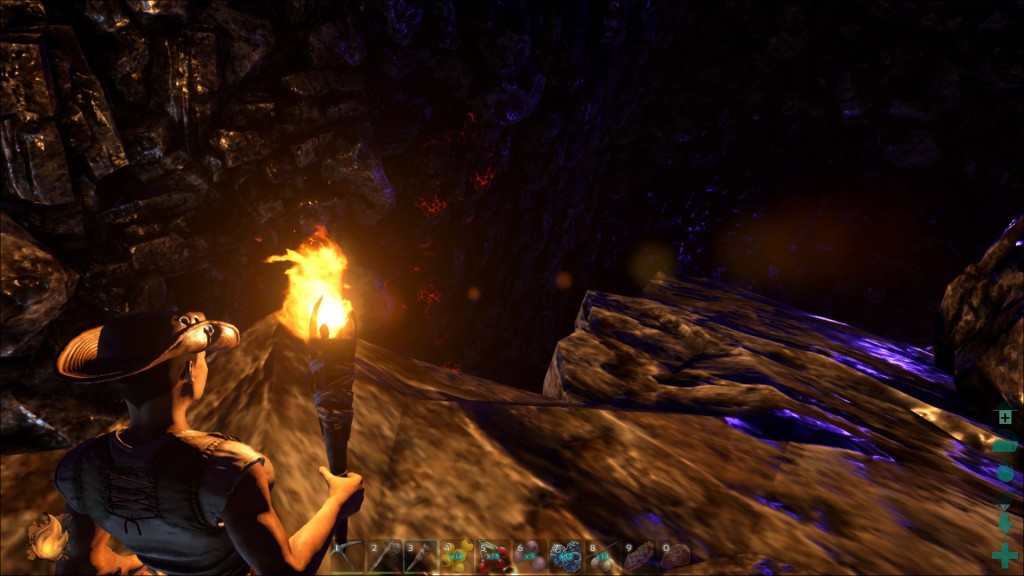1024x576 pixels.
Task: Select the meat in hotbar slot 9
Action: pyautogui.click(x=638, y=556)
